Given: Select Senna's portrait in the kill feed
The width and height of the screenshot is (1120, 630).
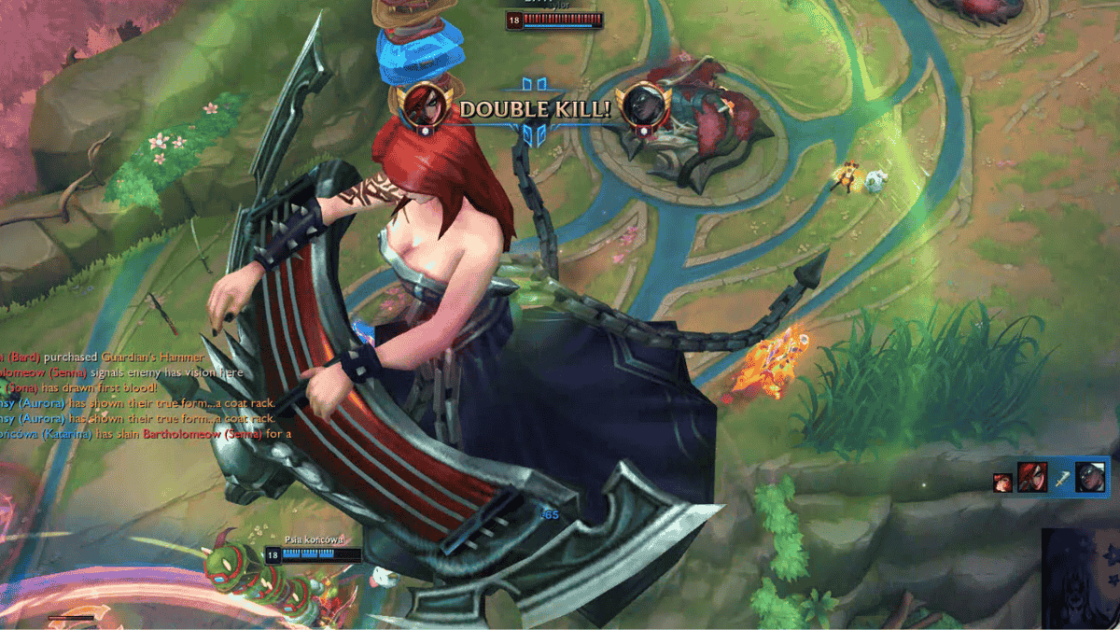Looking at the screenshot, I should (x=1090, y=477).
